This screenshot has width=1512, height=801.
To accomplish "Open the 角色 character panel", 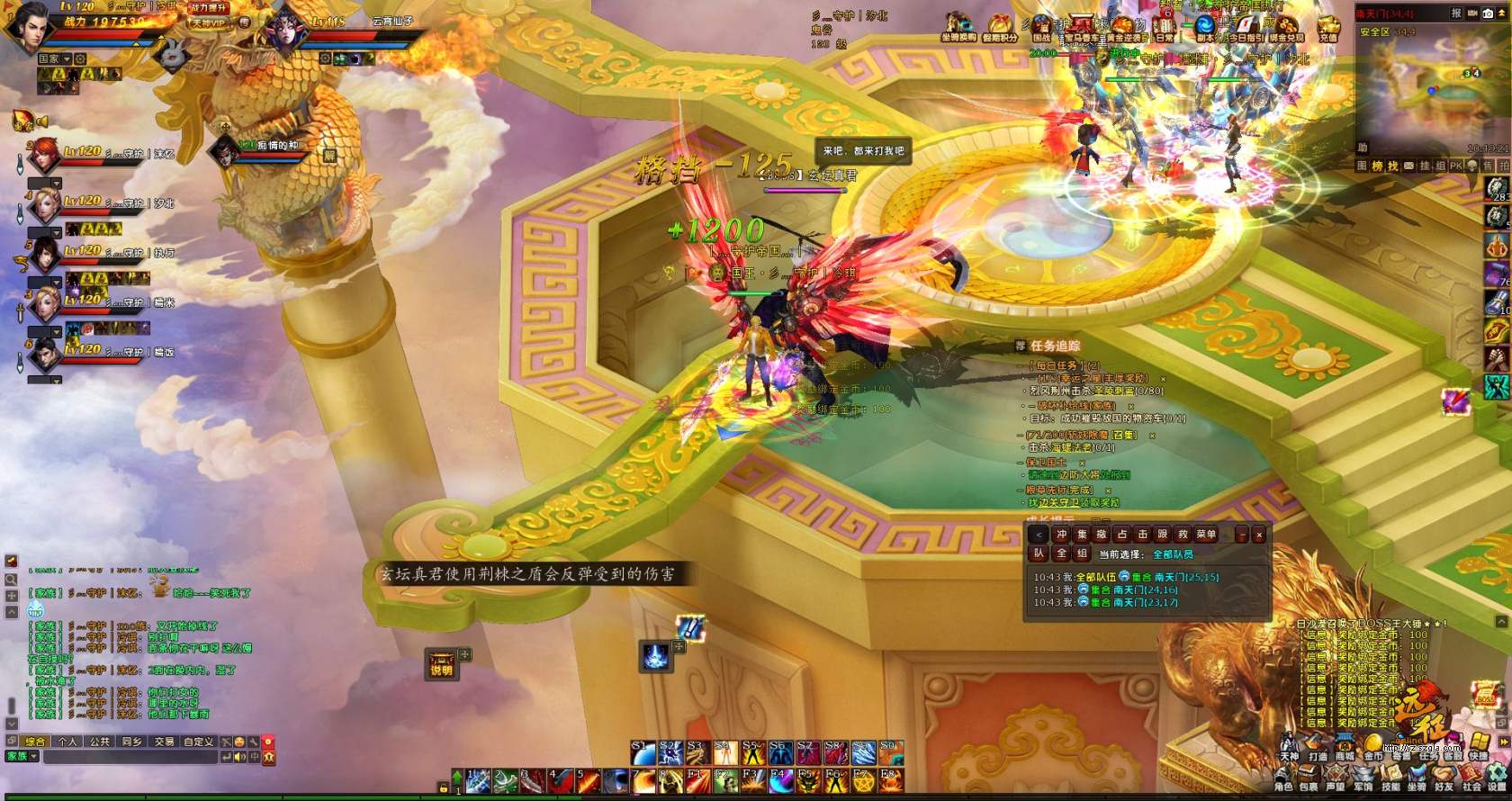I will coord(1283,781).
